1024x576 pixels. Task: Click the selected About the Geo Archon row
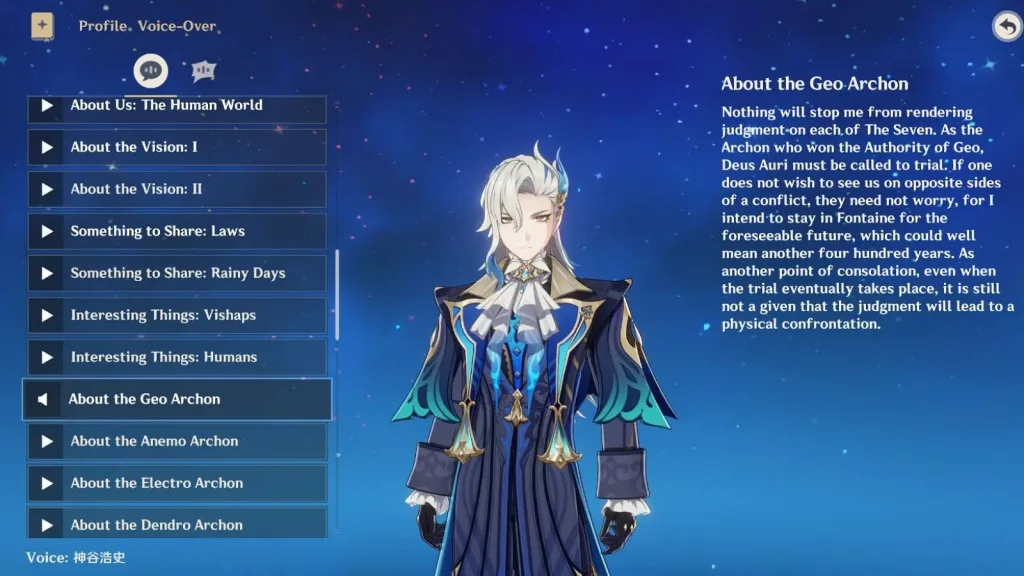pyautogui.click(x=176, y=399)
